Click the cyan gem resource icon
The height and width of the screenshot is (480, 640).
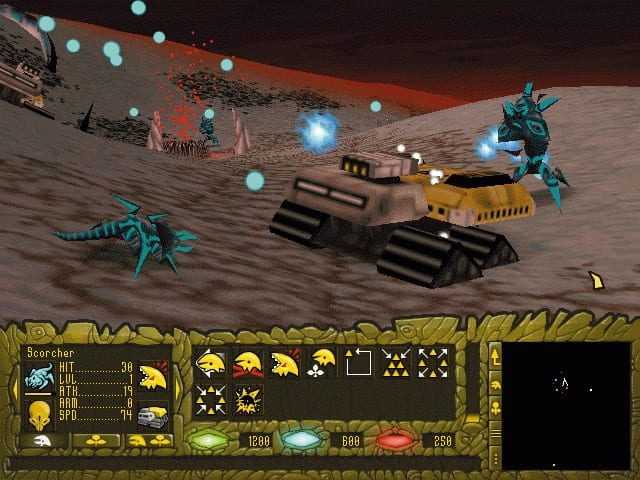(297, 440)
